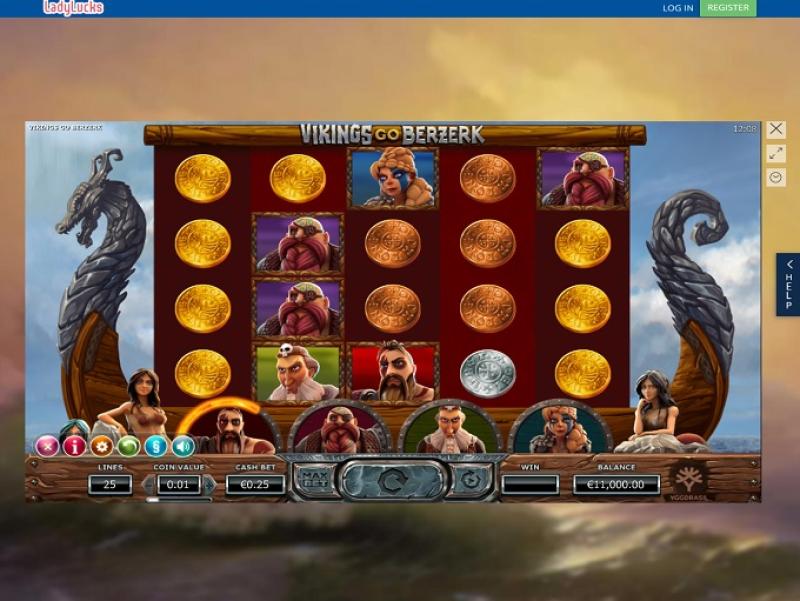
Task: Close the game window with the X
Action: pos(776,130)
